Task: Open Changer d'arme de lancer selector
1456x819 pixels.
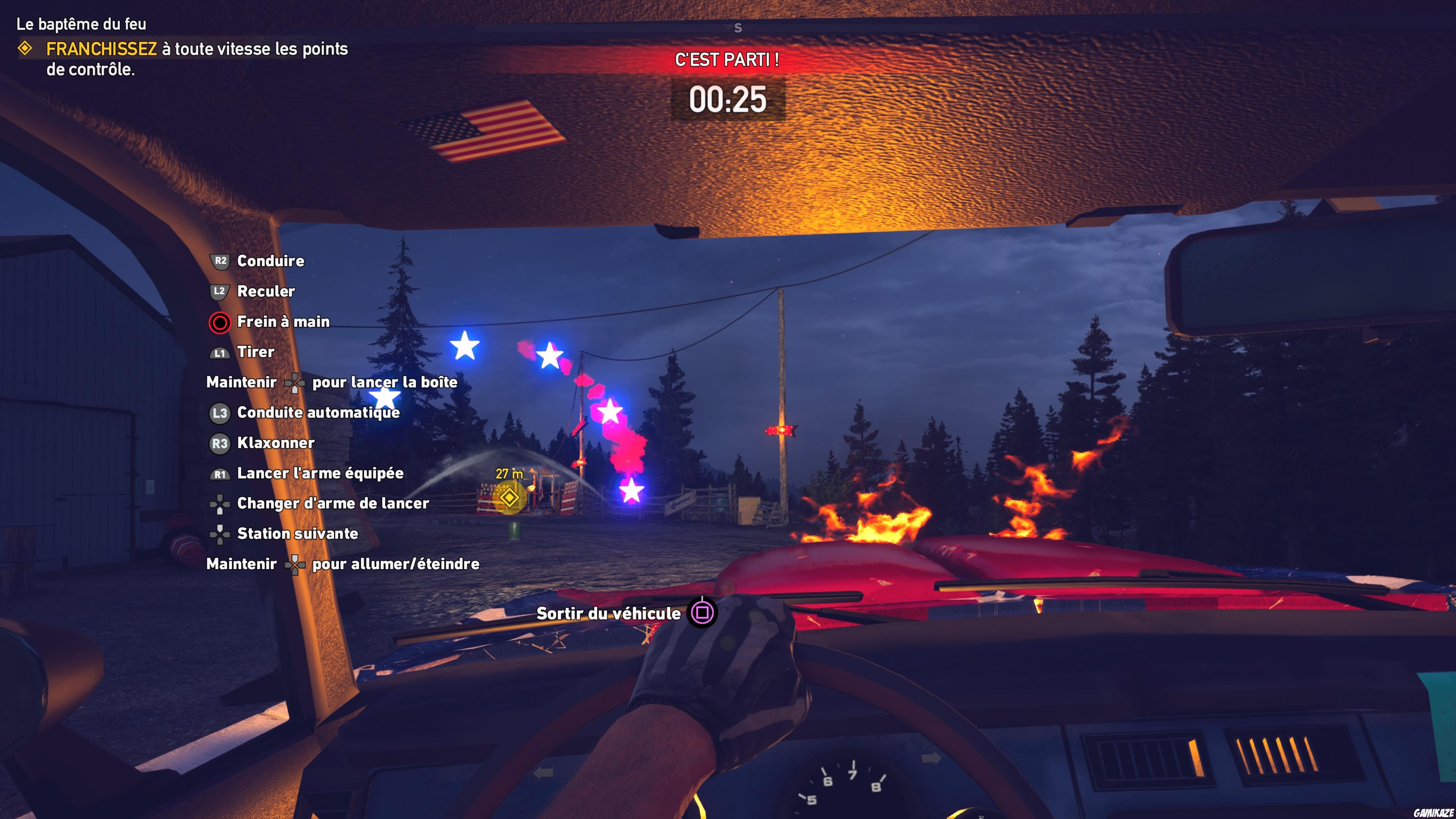Action: point(333,503)
